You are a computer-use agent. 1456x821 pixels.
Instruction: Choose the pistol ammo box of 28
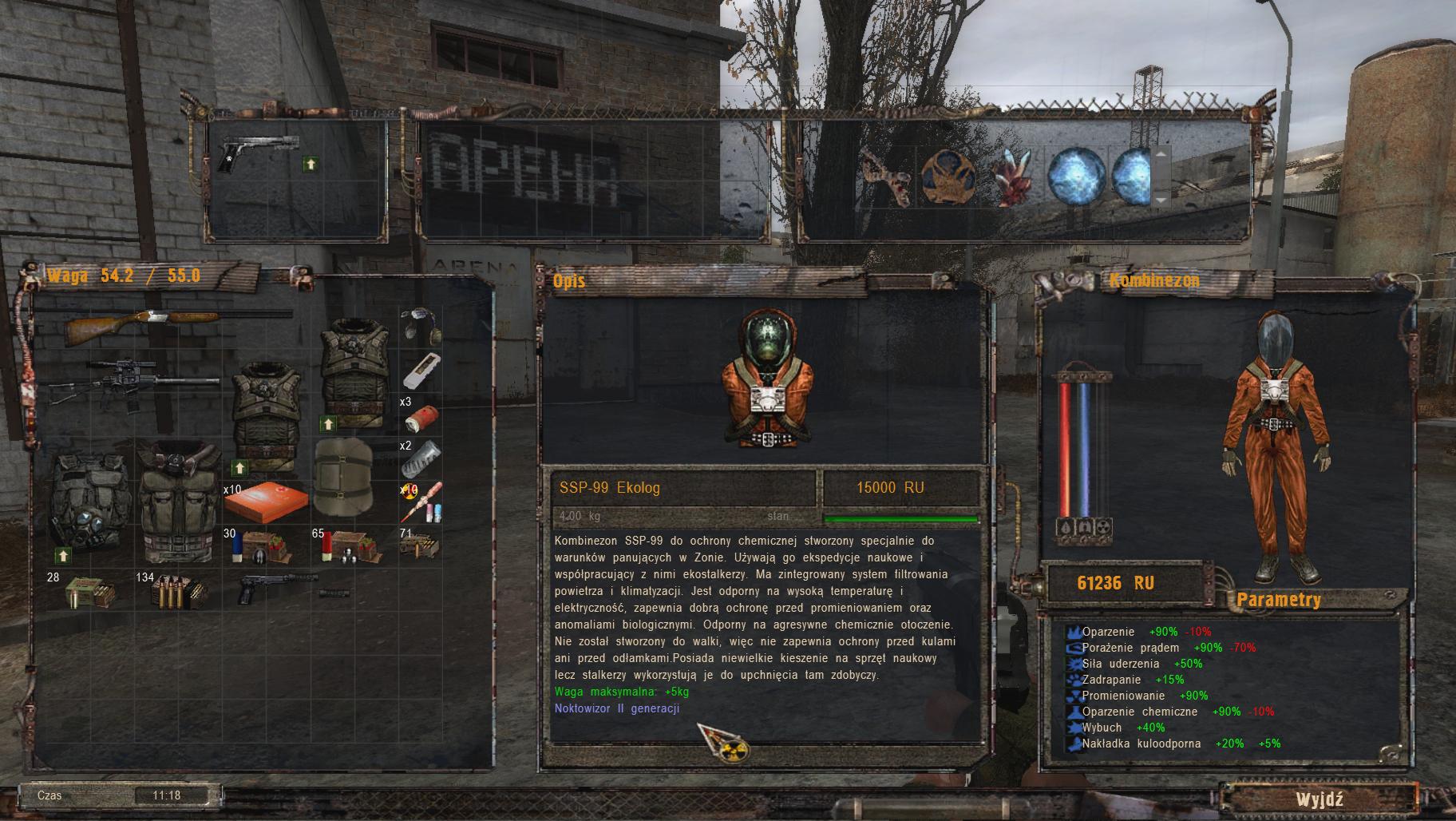coord(89,592)
